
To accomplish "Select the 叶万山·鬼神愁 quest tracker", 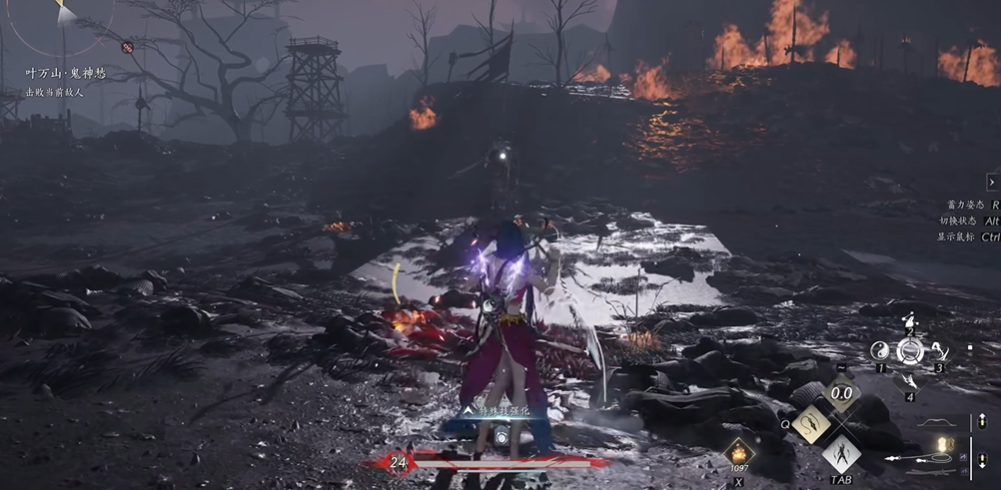I will [x=66, y=73].
